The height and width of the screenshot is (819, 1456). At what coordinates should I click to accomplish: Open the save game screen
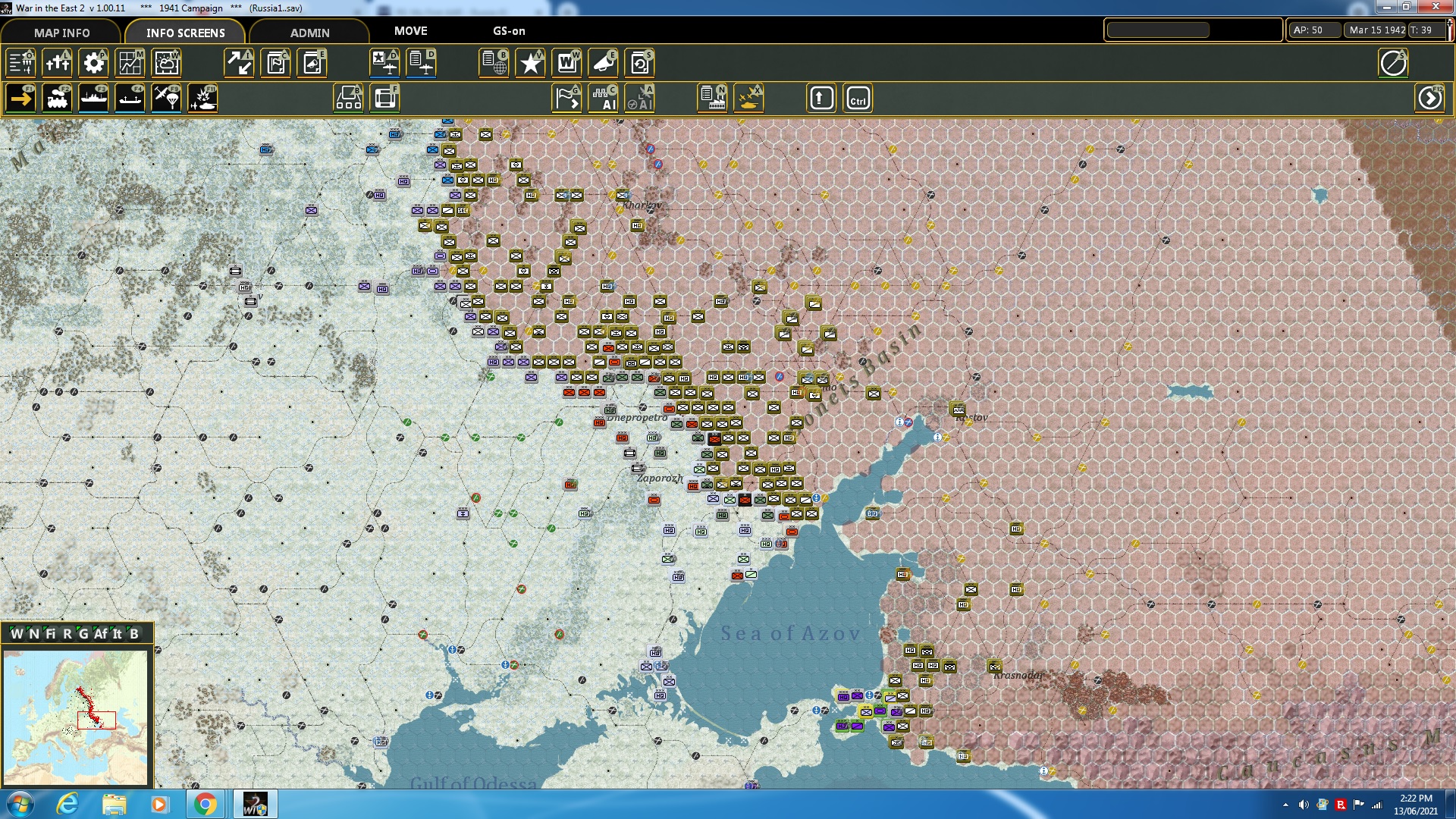click(x=639, y=64)
